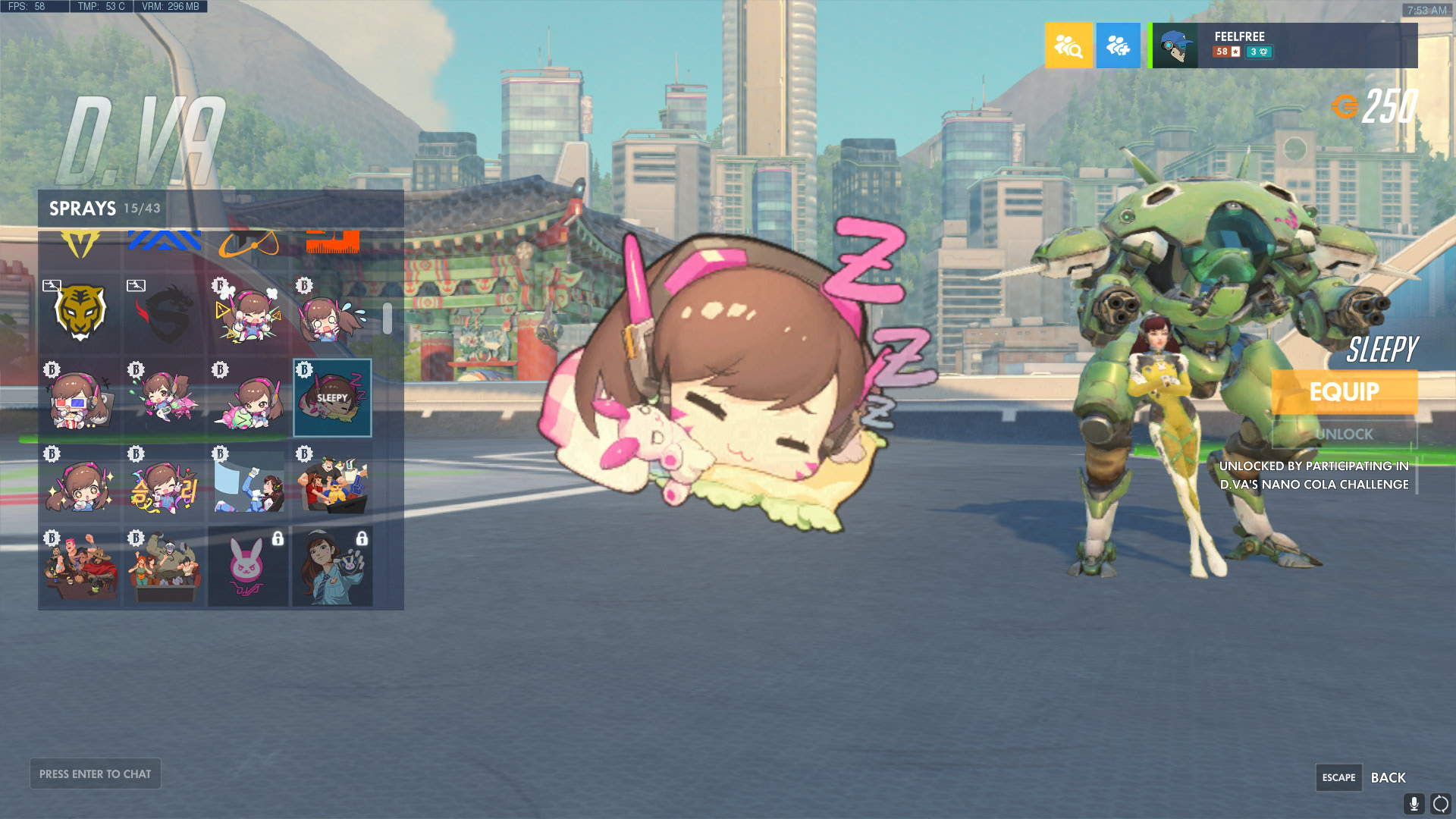
Task: Click the lock icon on the saluting D.Va spray
Action: (x=362, y=538)
